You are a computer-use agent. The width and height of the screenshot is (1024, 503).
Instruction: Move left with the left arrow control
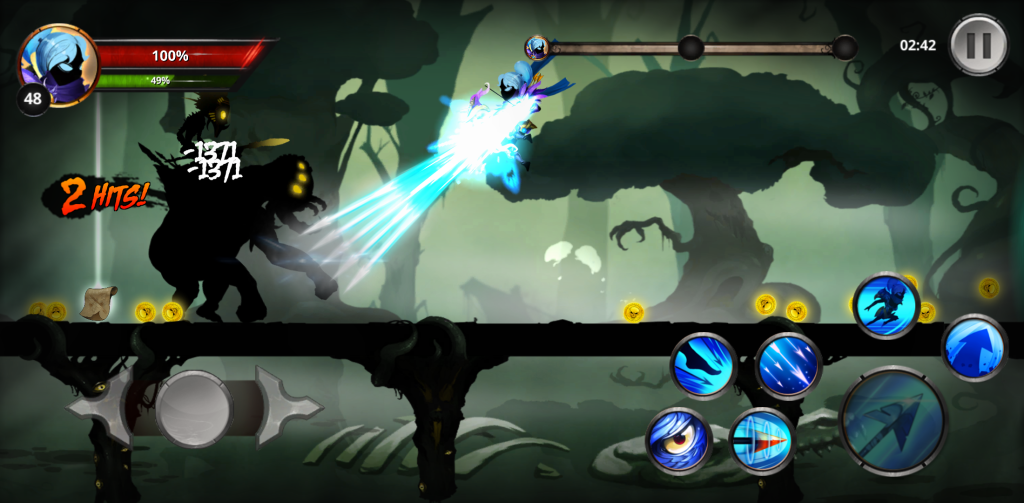(x=97, y=407)
